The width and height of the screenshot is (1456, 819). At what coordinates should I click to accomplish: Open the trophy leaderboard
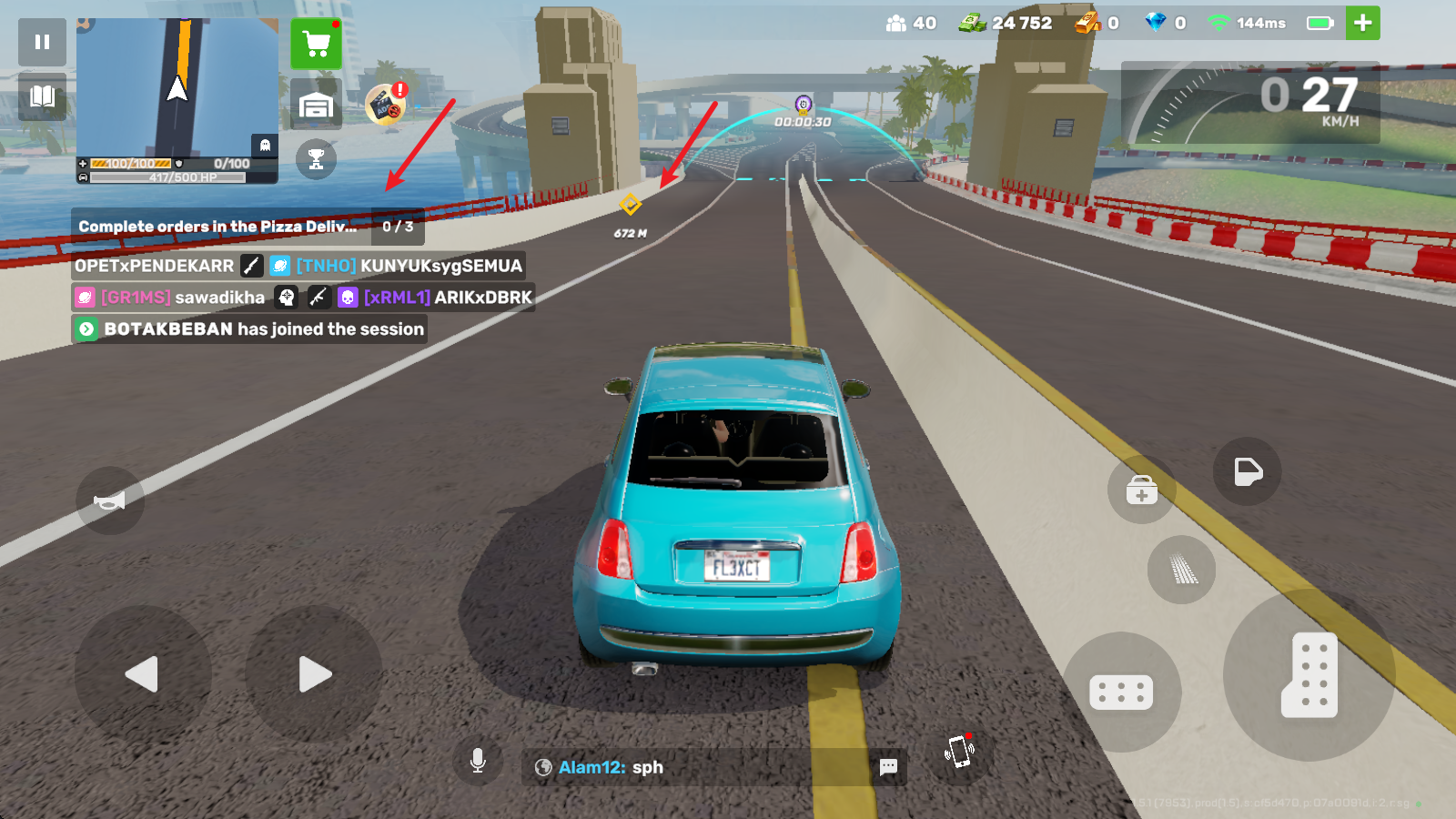click(316, 160)
